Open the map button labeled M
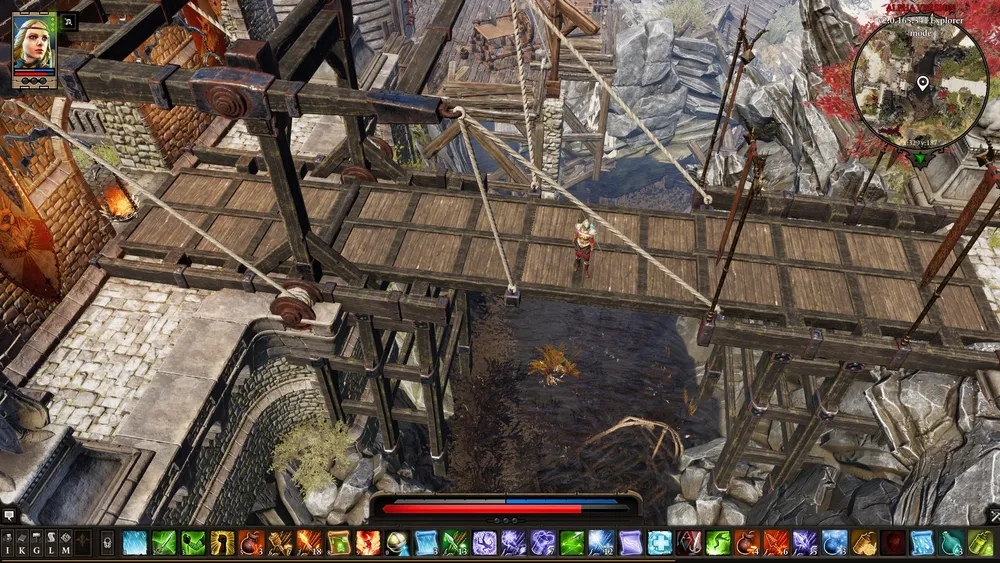The height and width of the screenshot is (563, 1000). [x=66, y=543]
